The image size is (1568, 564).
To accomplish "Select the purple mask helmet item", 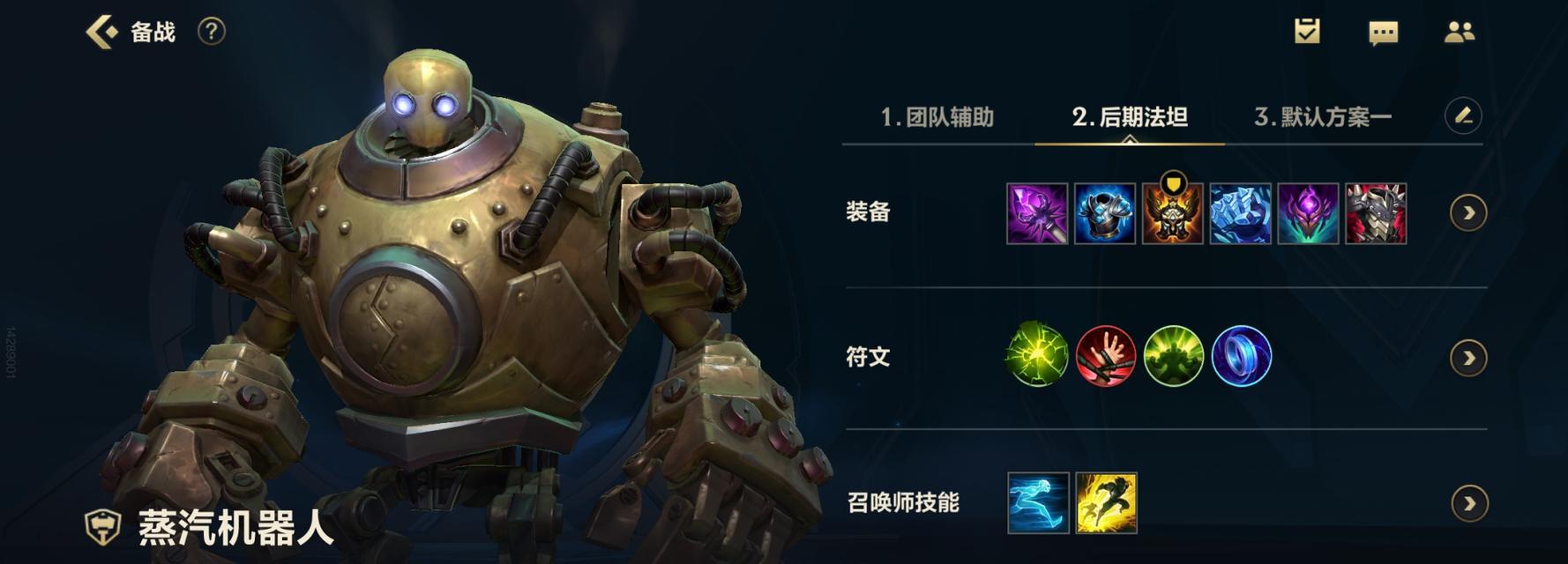I will click(1309, 213).
